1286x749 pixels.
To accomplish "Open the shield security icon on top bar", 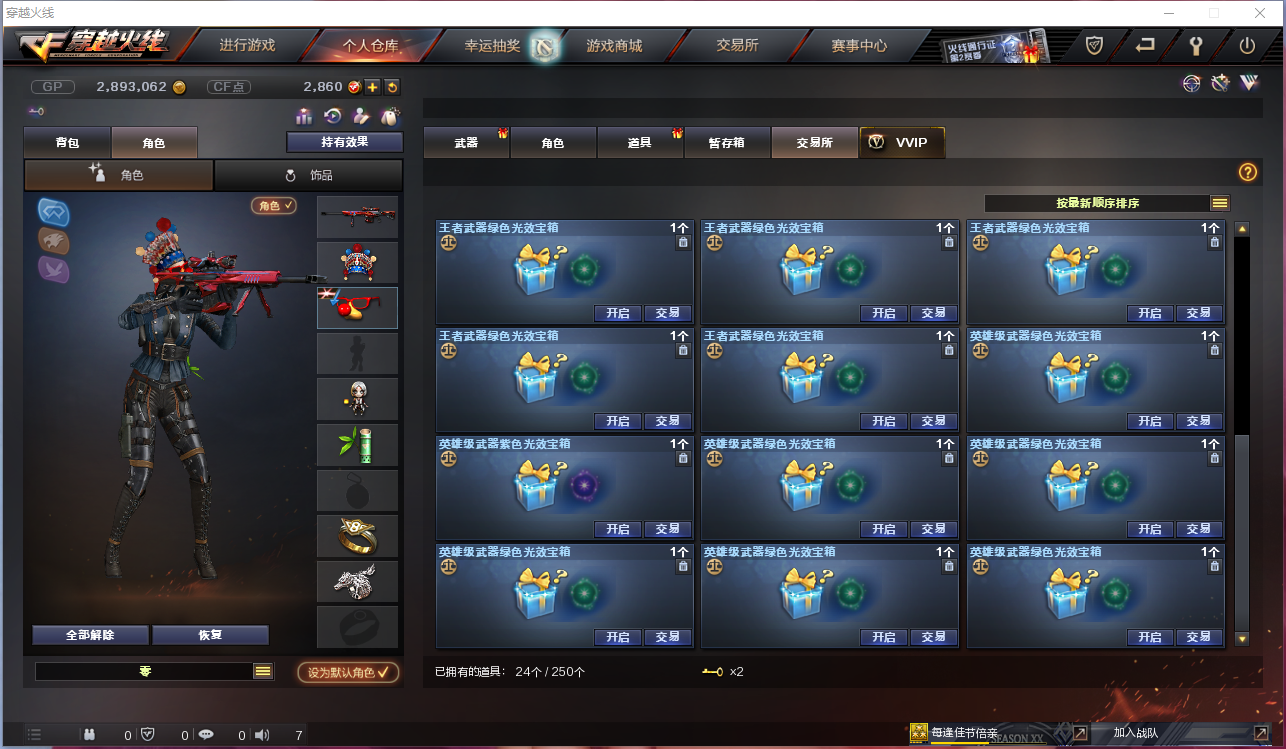I will tap(1093, 45).
